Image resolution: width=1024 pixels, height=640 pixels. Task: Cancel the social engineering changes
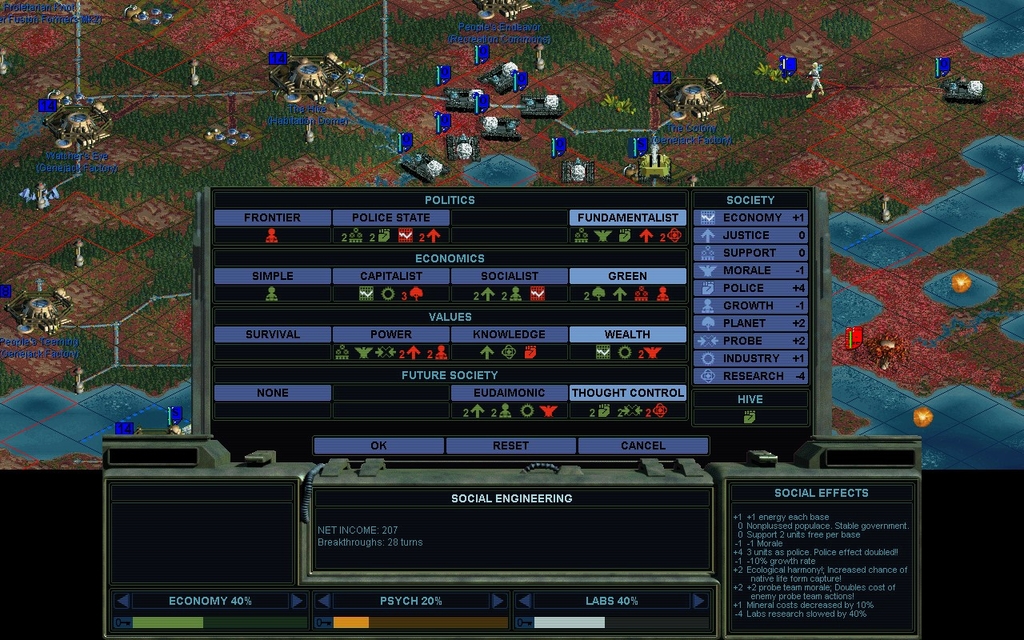[x=643, y=445]
